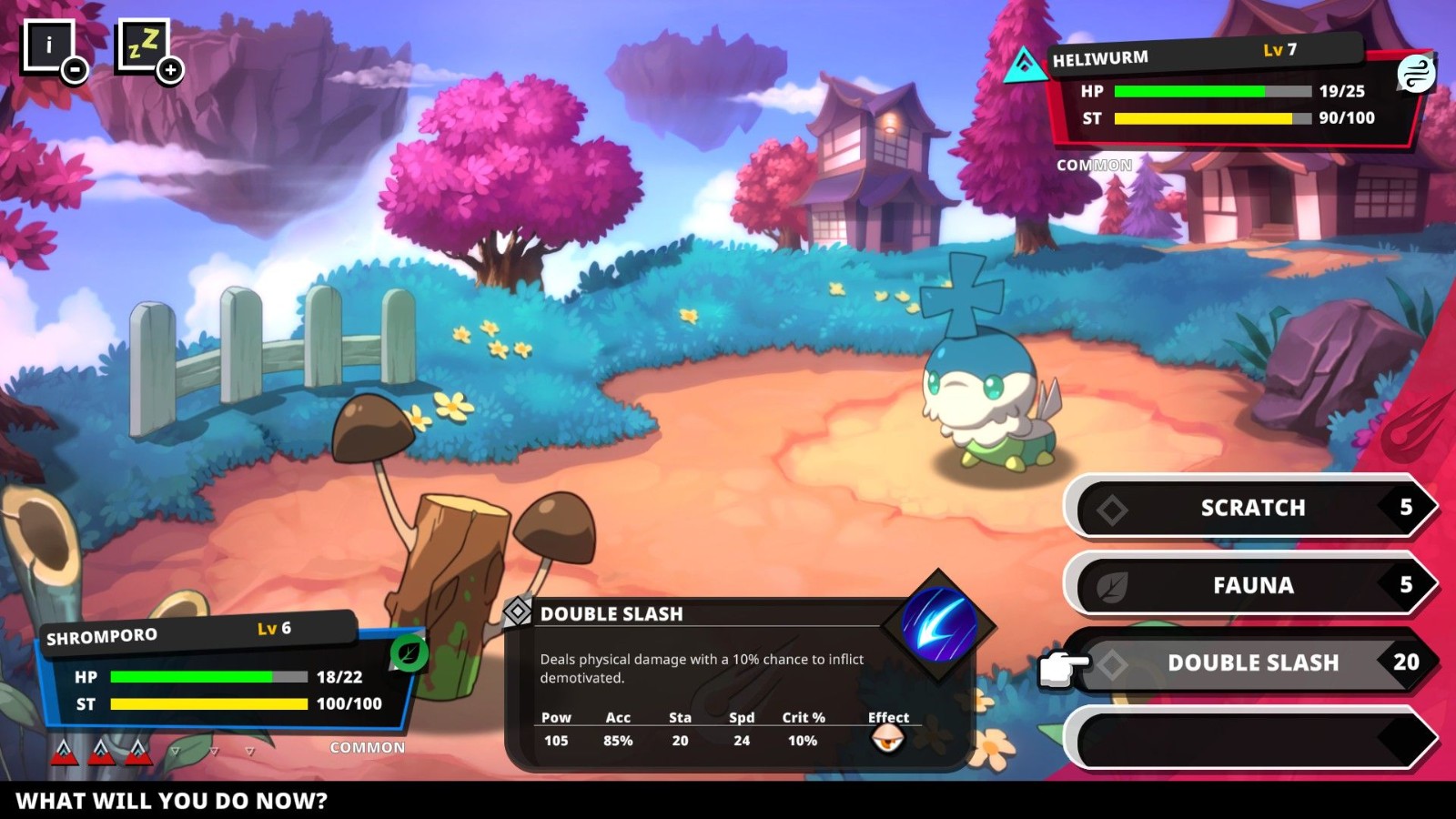The height and width of the screenshot is (819, 1456).
Task: Open the red run-away side tab
Action: (x=1420, y=428)
